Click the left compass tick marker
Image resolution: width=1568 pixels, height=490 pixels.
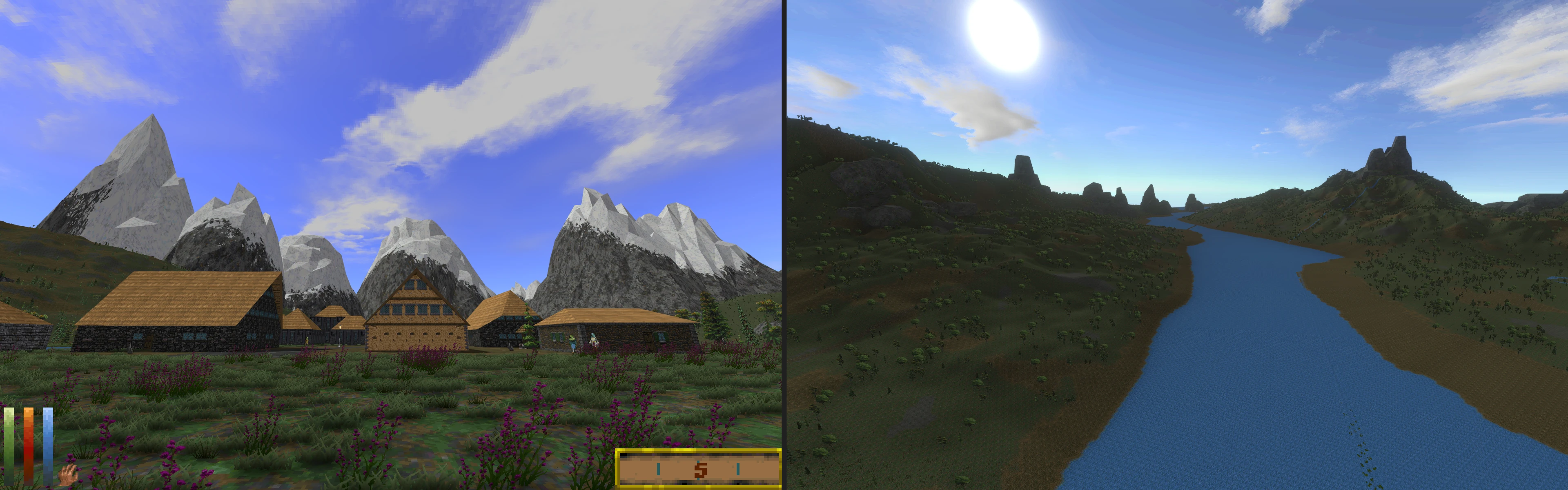[659, 469]
